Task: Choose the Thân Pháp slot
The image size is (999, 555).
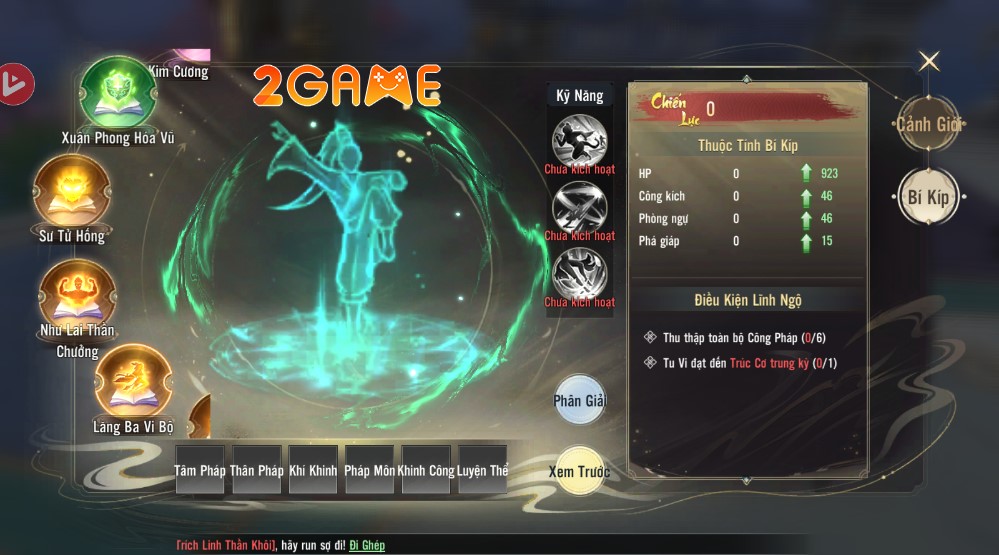Action: [257, 470]
